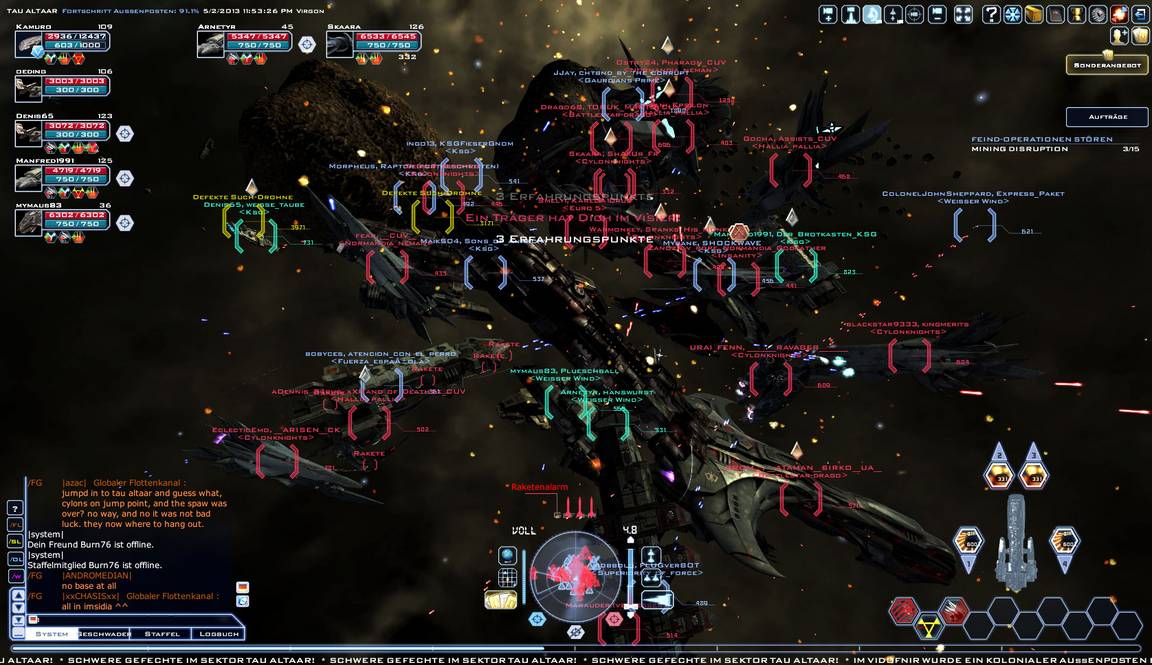Open the gear settings icon
The width and height of the screenshot is (1152, 665).
1098,14
